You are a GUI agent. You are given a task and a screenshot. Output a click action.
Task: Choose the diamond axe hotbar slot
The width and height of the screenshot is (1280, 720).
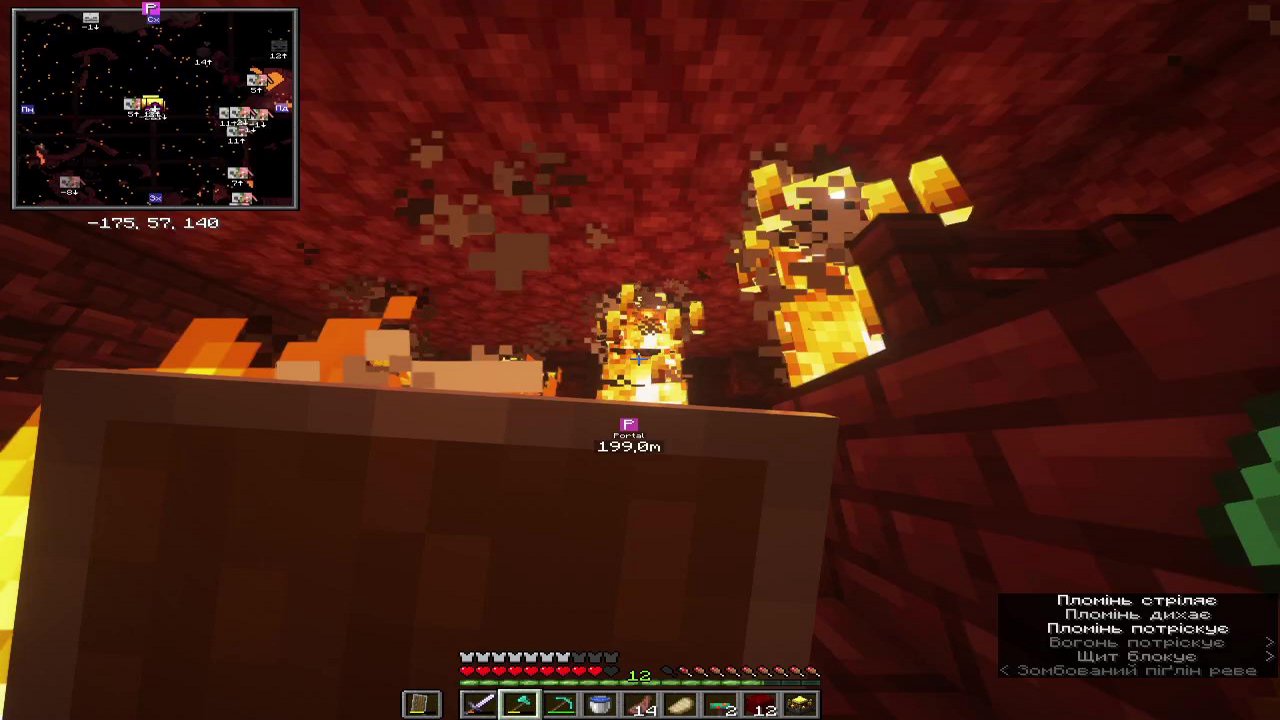519,704
